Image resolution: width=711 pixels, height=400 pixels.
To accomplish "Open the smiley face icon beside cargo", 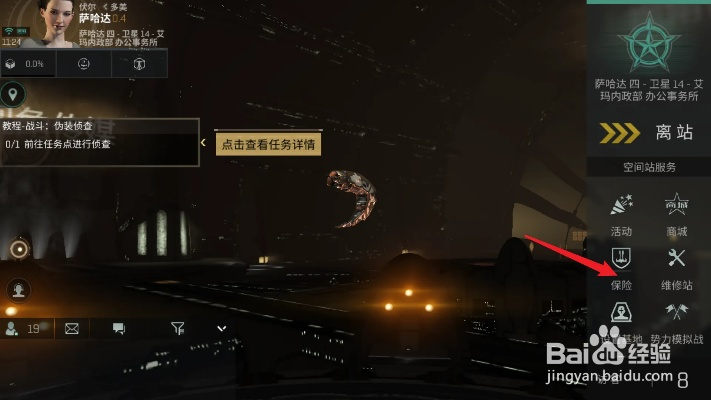I will click(x=84, y=64).
